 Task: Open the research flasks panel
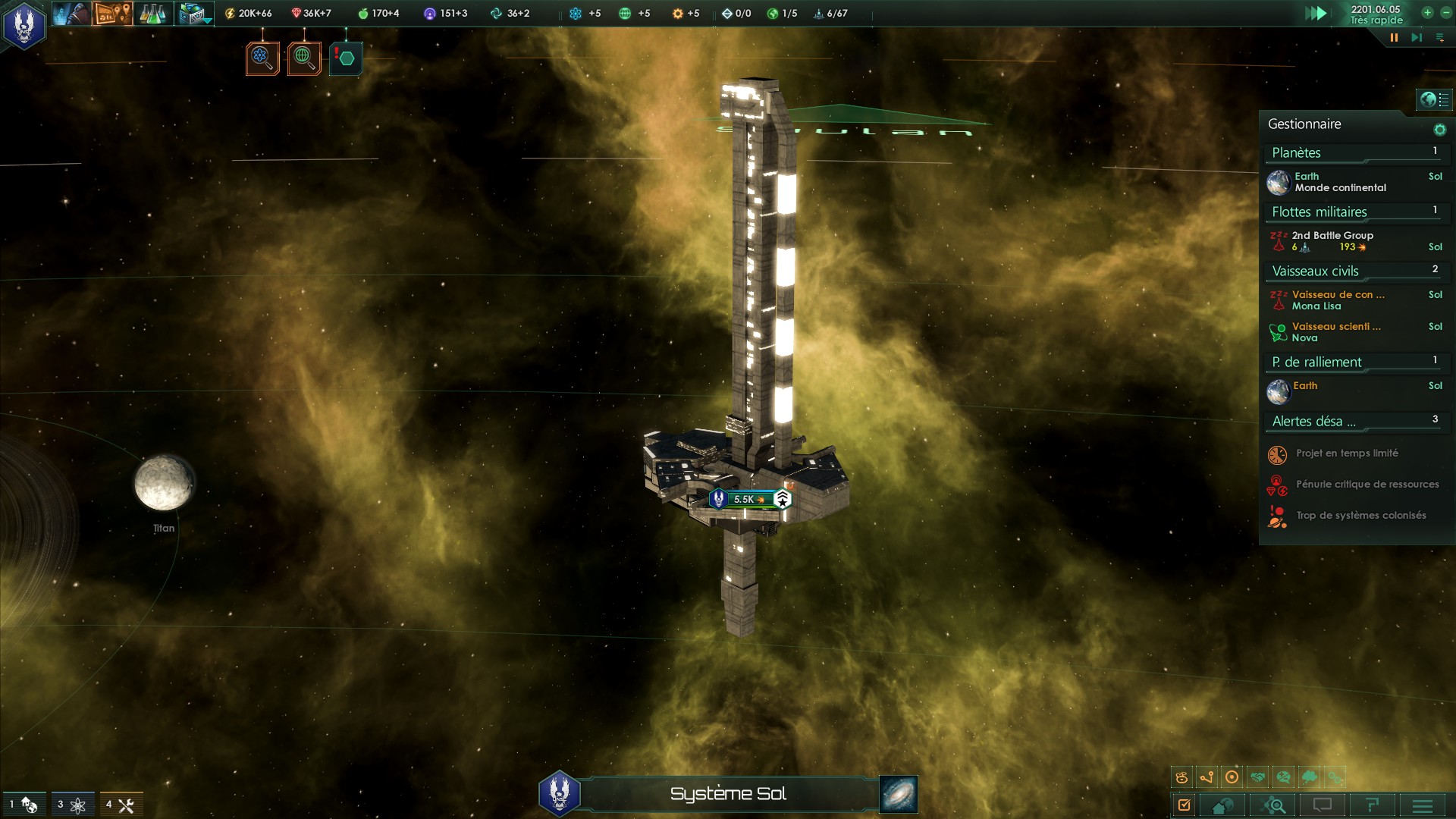(x=152, y=14)
